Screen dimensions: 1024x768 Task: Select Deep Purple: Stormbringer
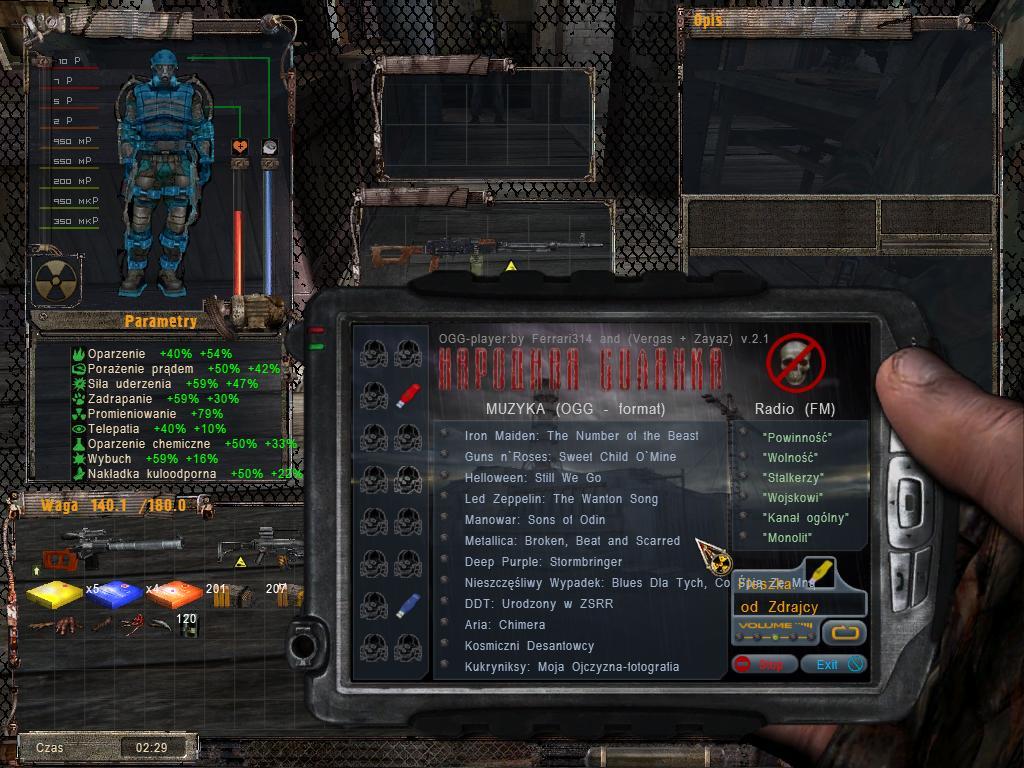[543, 562]
